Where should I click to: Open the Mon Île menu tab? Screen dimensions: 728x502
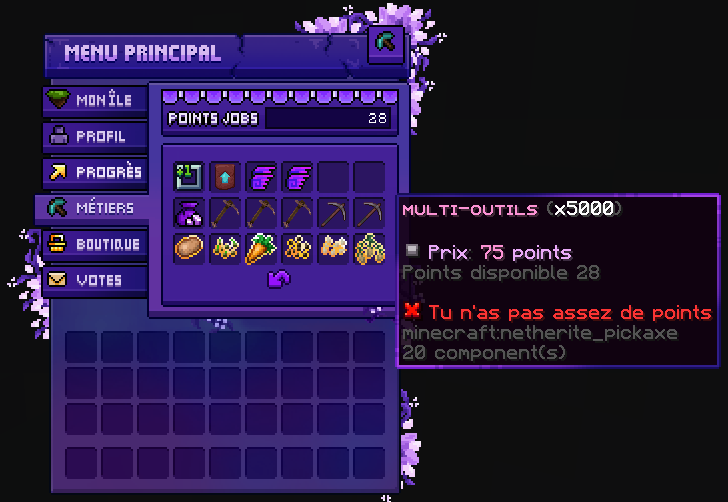click(93, 101)
